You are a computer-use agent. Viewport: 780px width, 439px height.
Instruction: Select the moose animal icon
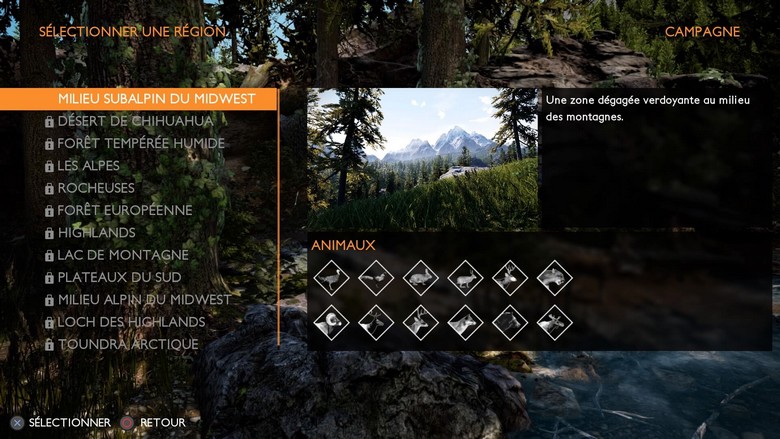(555, 322)
